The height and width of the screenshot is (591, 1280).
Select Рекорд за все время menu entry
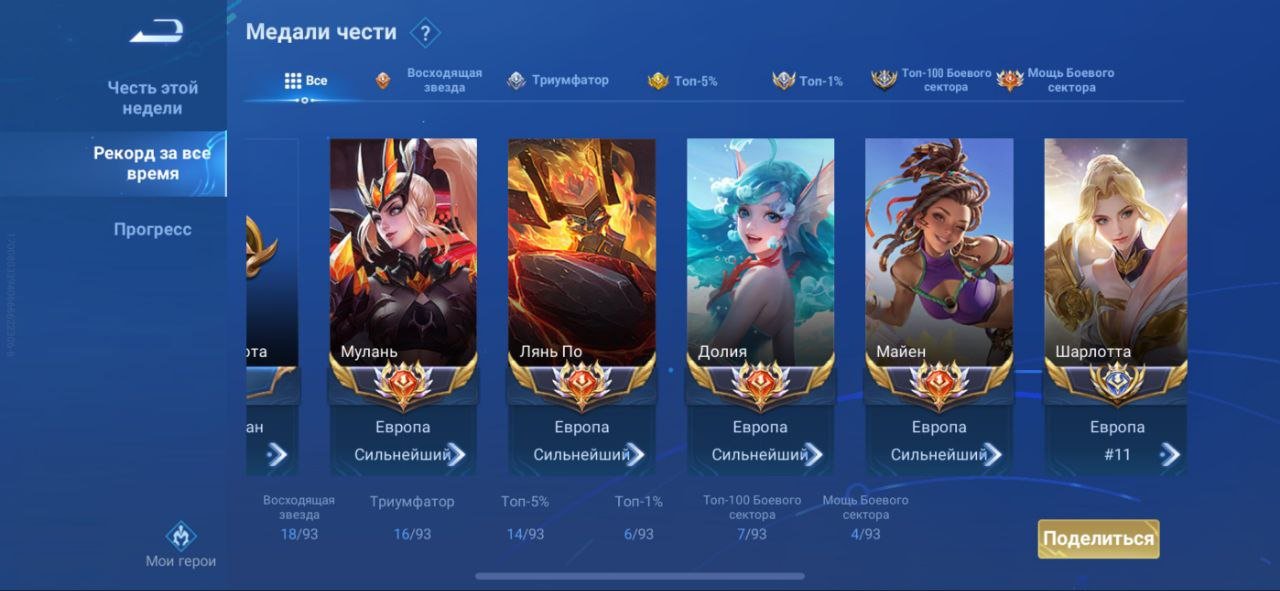tap(152, 163)
